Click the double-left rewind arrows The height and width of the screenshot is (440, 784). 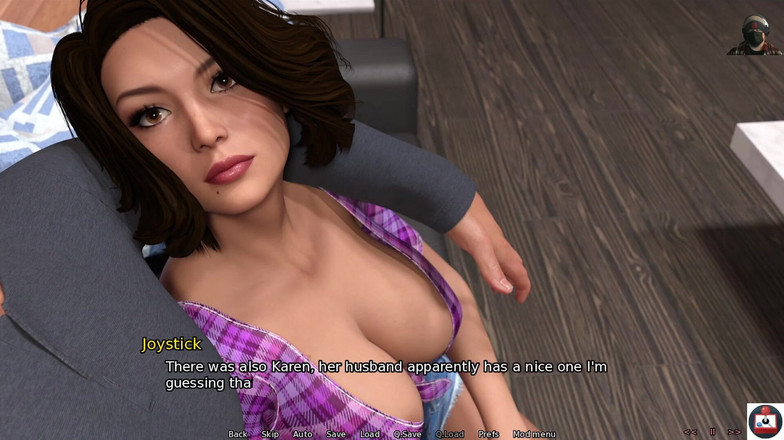[690, 432]
